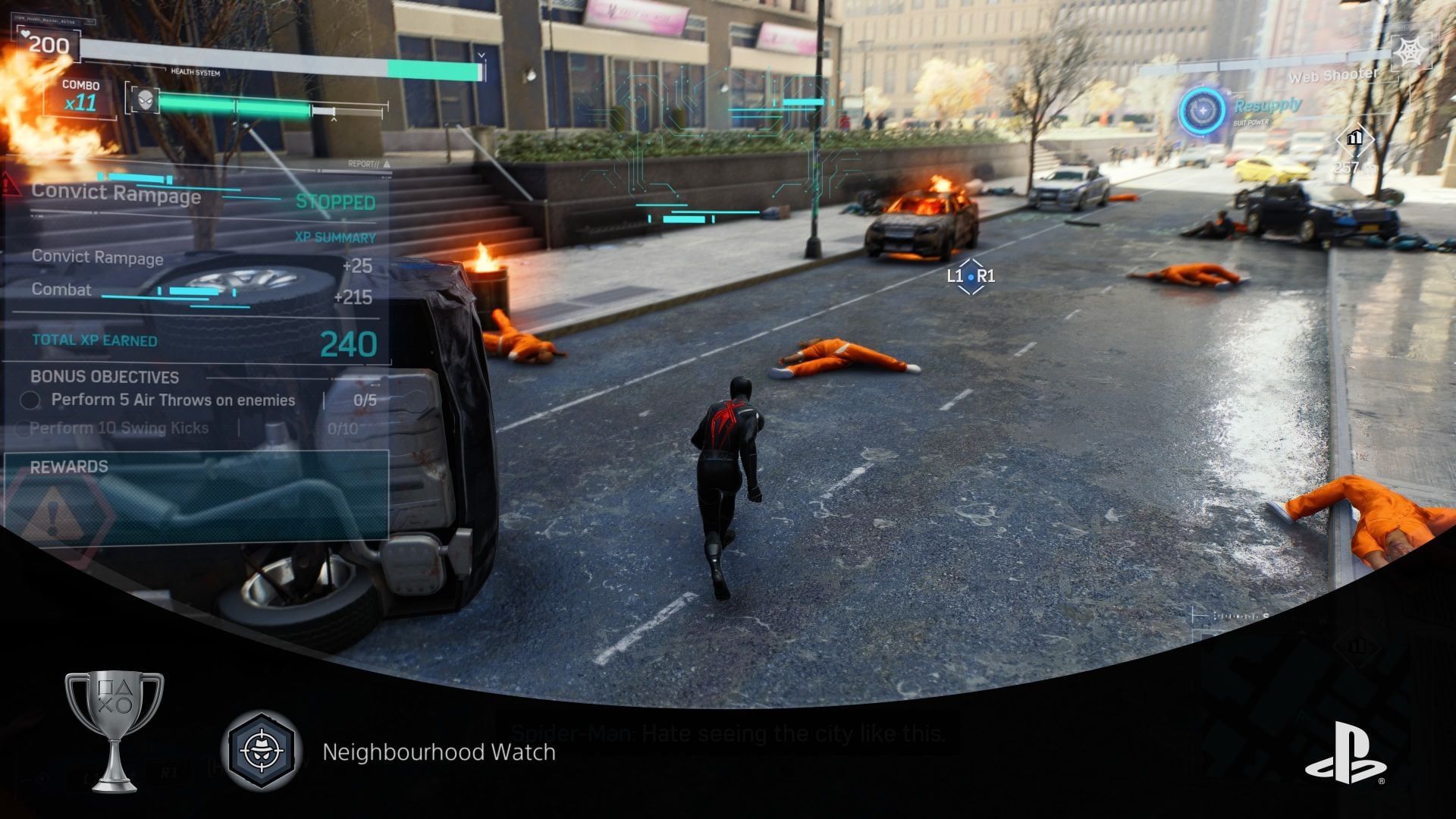Click the PlayStation logo
This screenshot has width=1456, height=819.
pyautogui.click(x=1345, y=753)
